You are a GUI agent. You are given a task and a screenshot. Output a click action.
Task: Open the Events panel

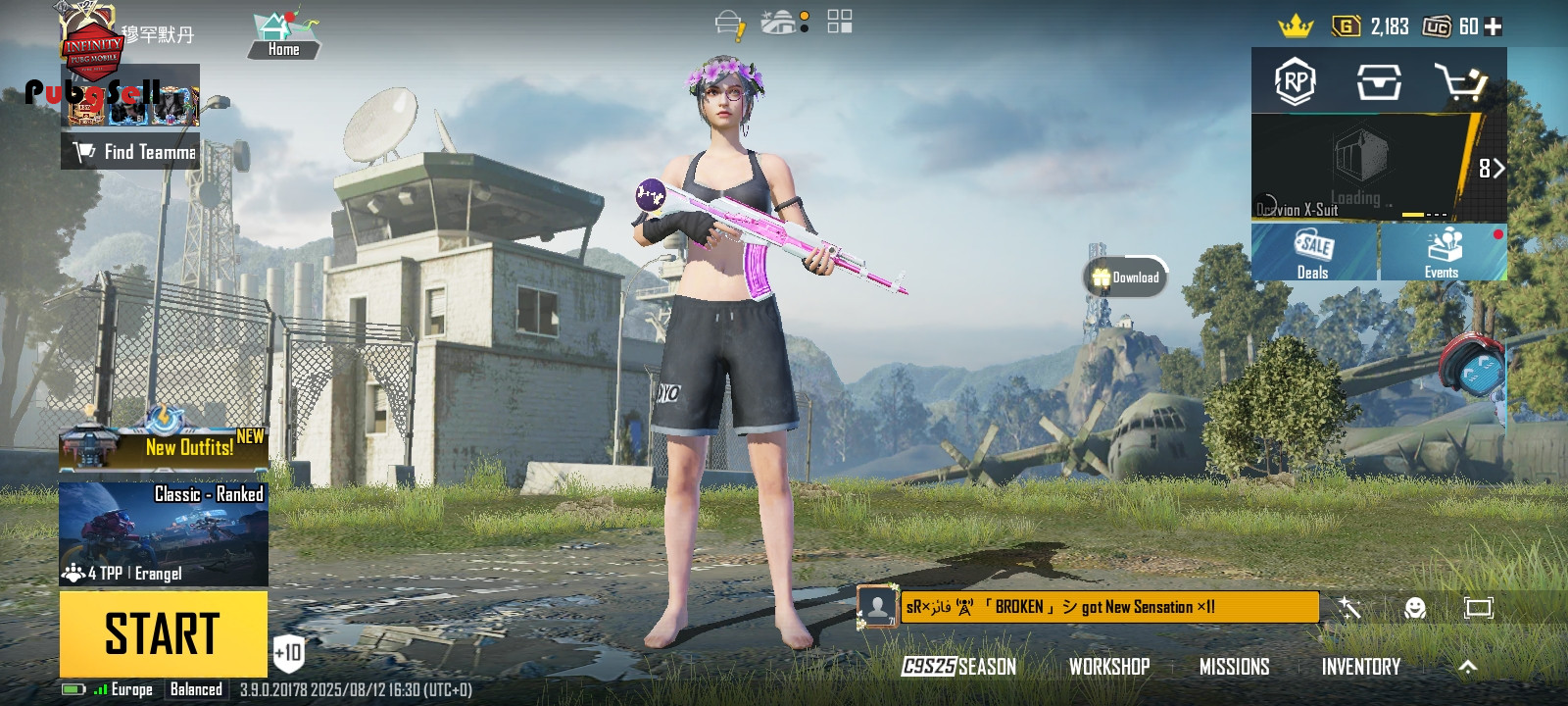[x=1442, y=253]
